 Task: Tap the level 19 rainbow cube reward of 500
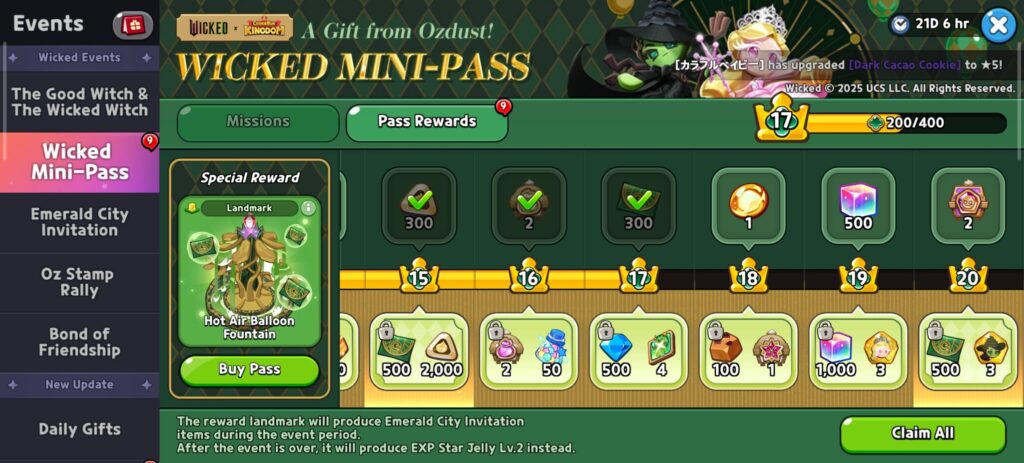click(858, 204)
